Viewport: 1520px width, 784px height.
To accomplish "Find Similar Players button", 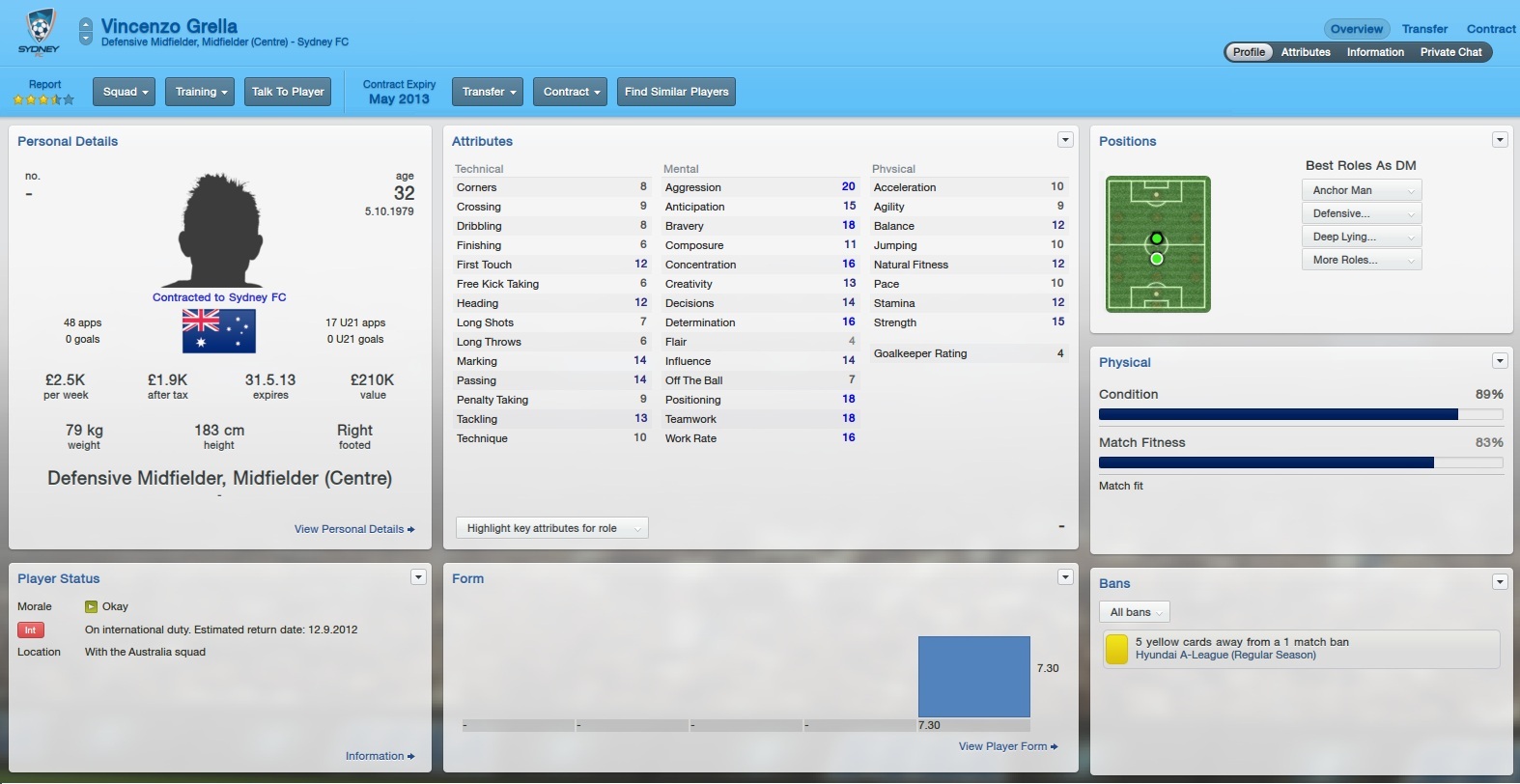I will pos(676,92).
